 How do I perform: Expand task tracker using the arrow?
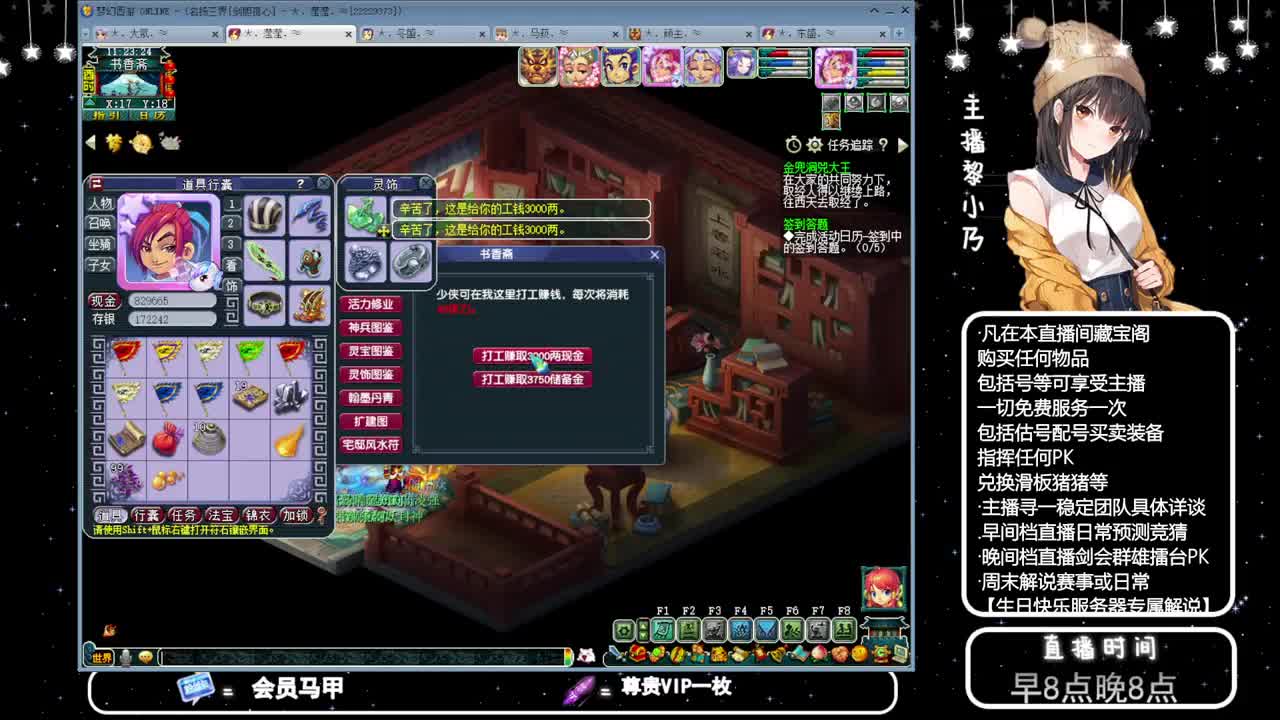tap(903, 146)
